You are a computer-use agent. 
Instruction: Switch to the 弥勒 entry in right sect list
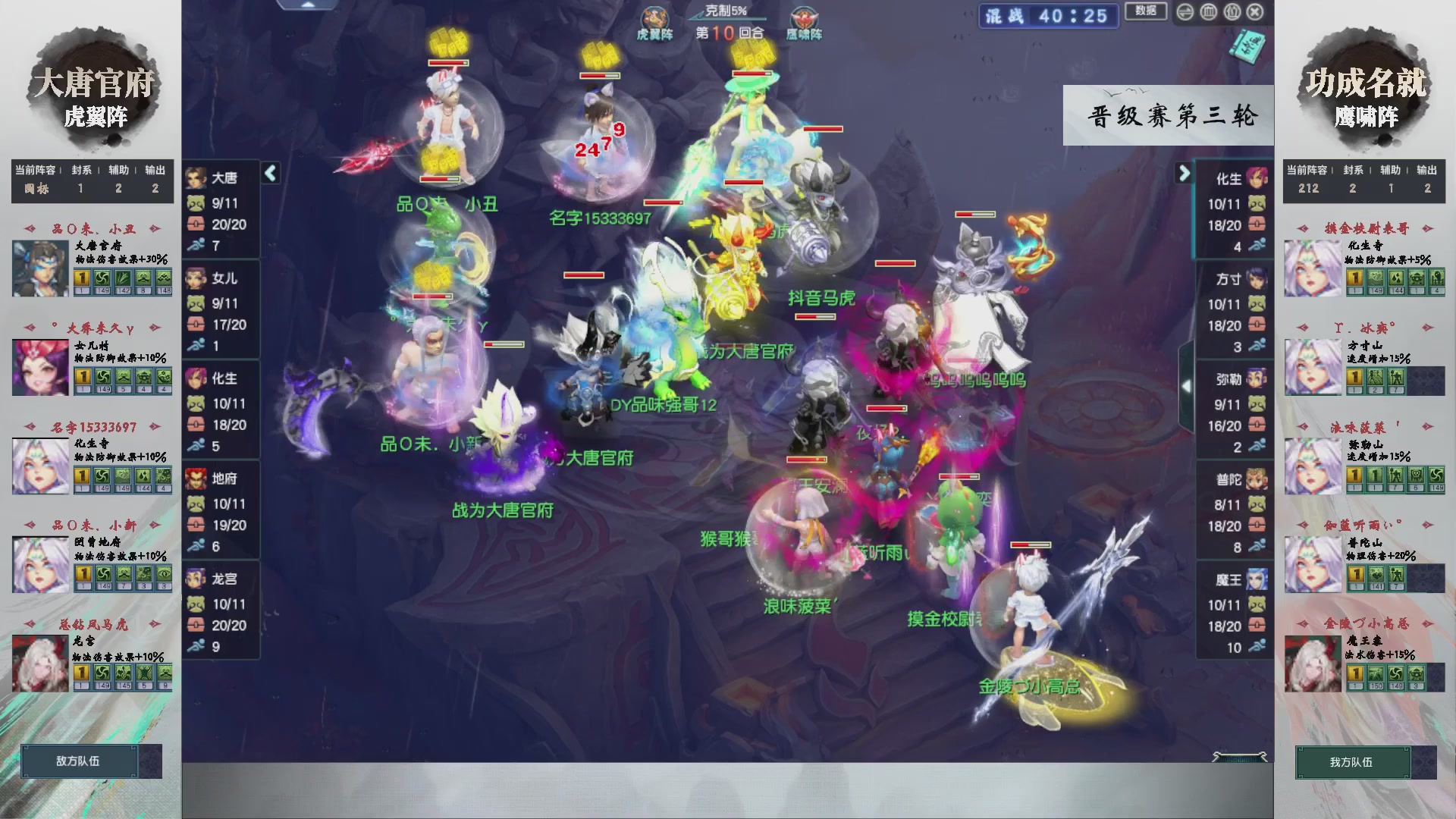[1257, 379]
